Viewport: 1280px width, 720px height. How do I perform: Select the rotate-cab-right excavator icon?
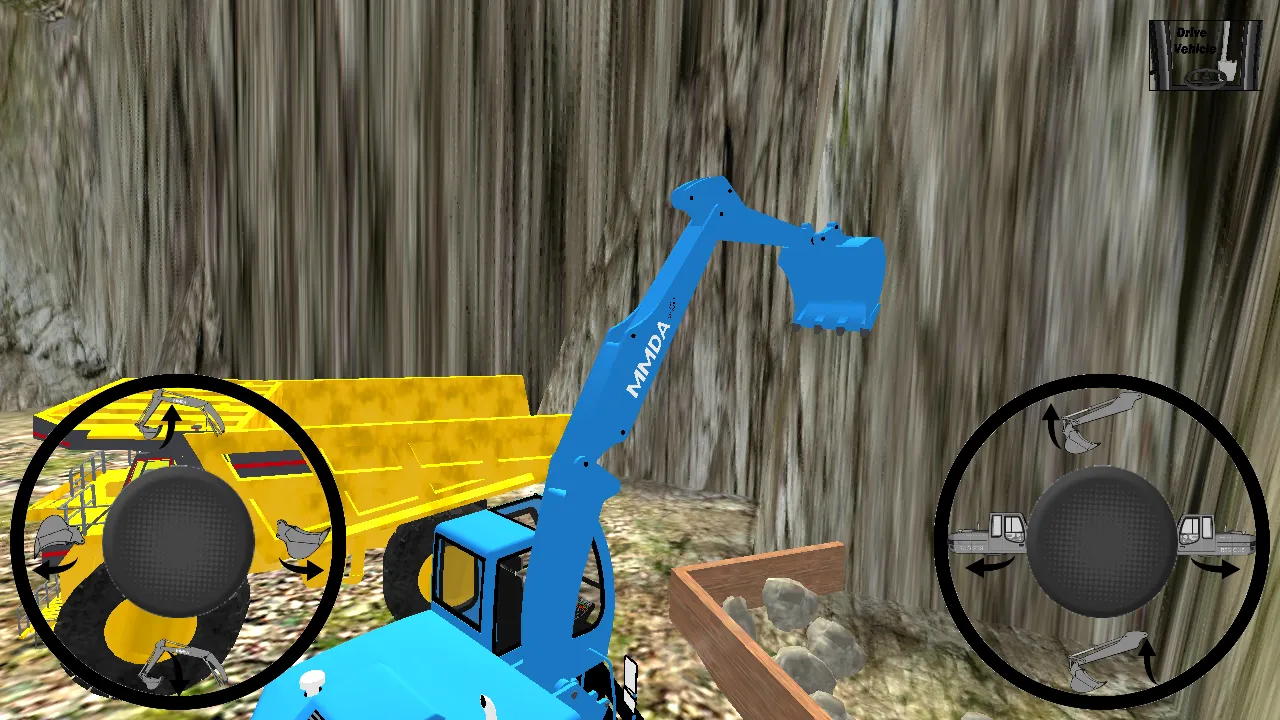(x=1215, y=535)
